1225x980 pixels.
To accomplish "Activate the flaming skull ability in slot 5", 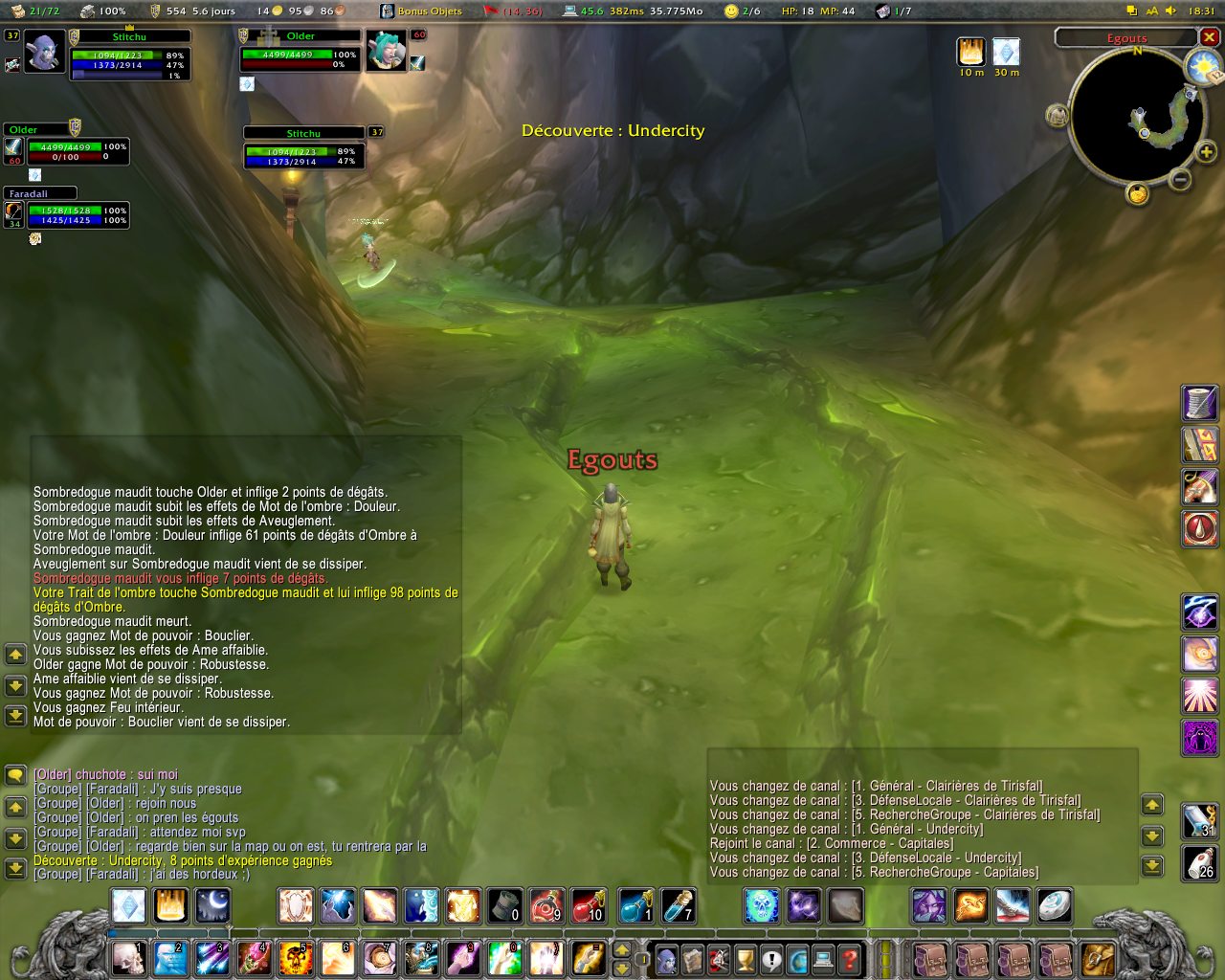I will (296, 958).
